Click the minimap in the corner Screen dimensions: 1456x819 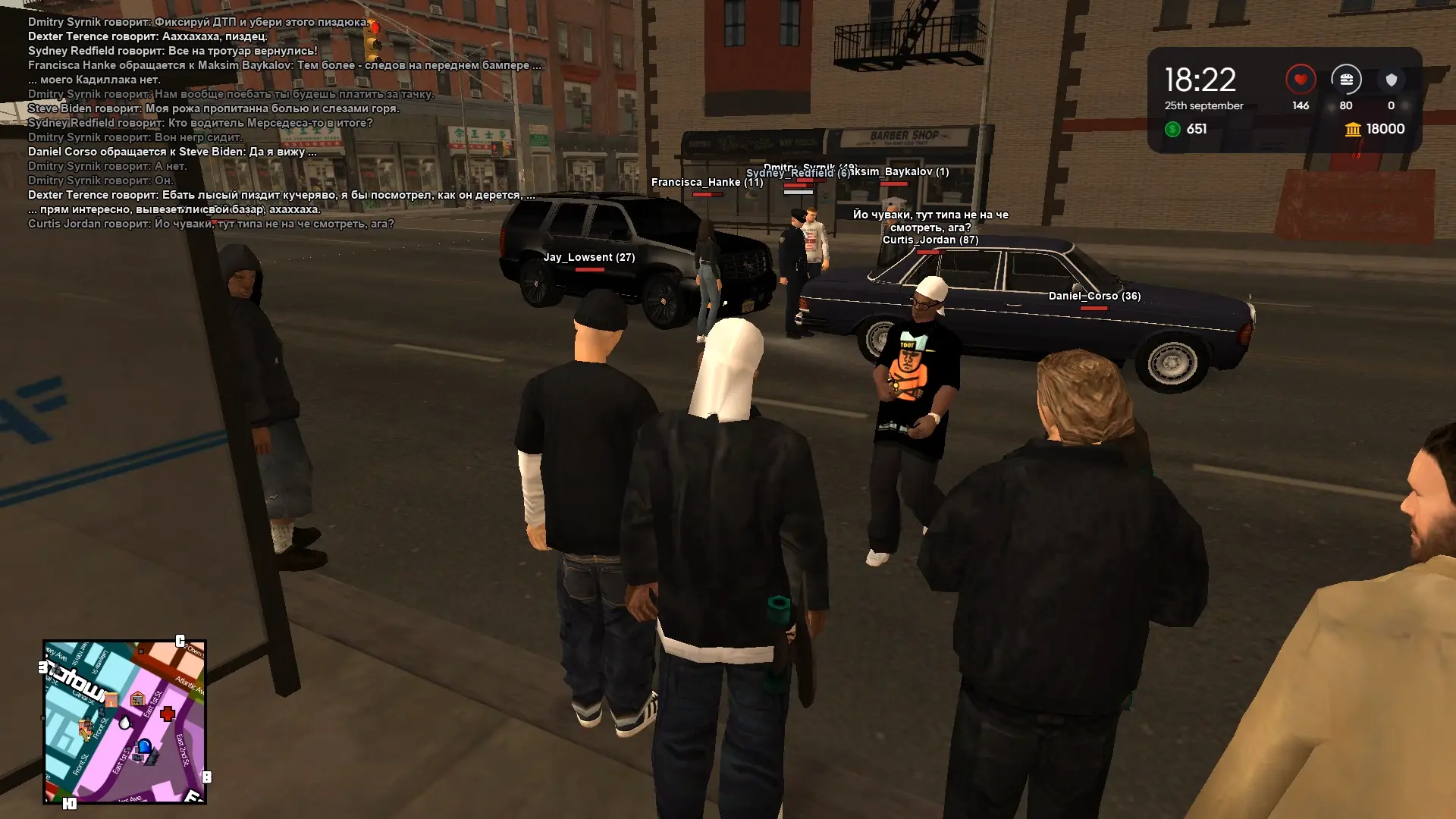tap(125, 722)
